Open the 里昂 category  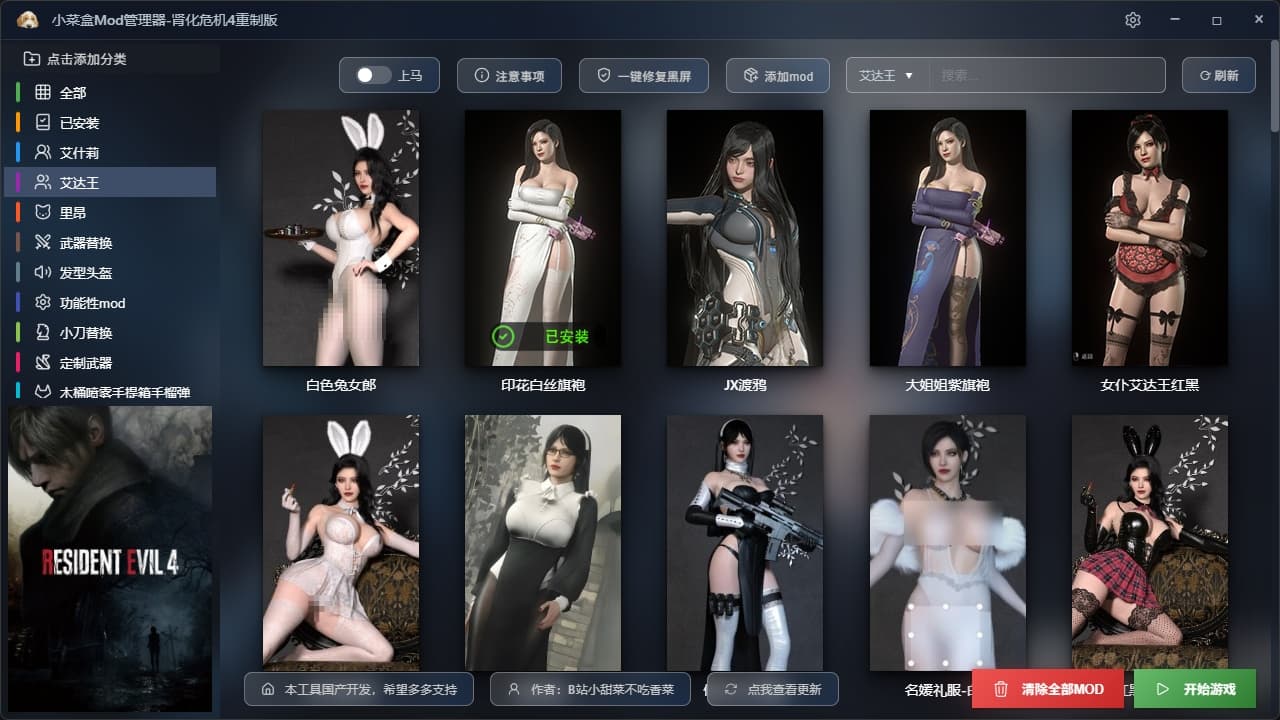(x=73, y=213)
